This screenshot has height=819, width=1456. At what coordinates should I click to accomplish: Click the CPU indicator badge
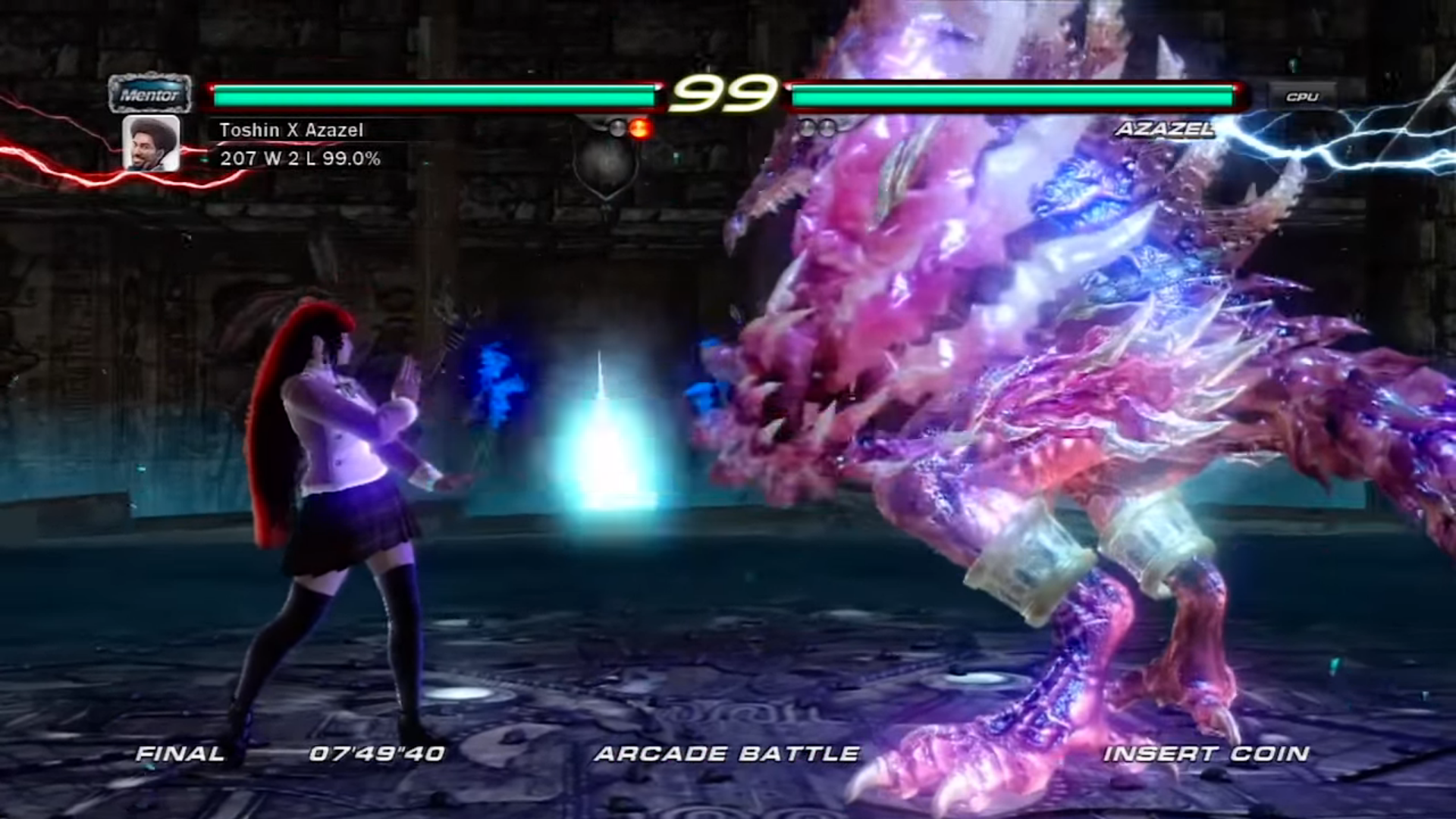point(1301,97)
